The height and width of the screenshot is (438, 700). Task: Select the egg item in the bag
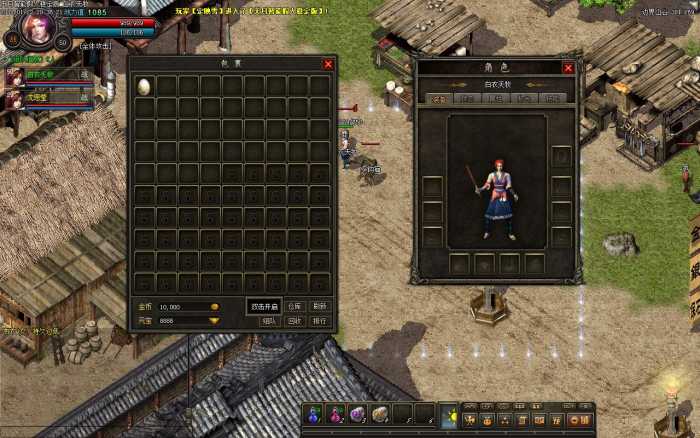point(145,87)
